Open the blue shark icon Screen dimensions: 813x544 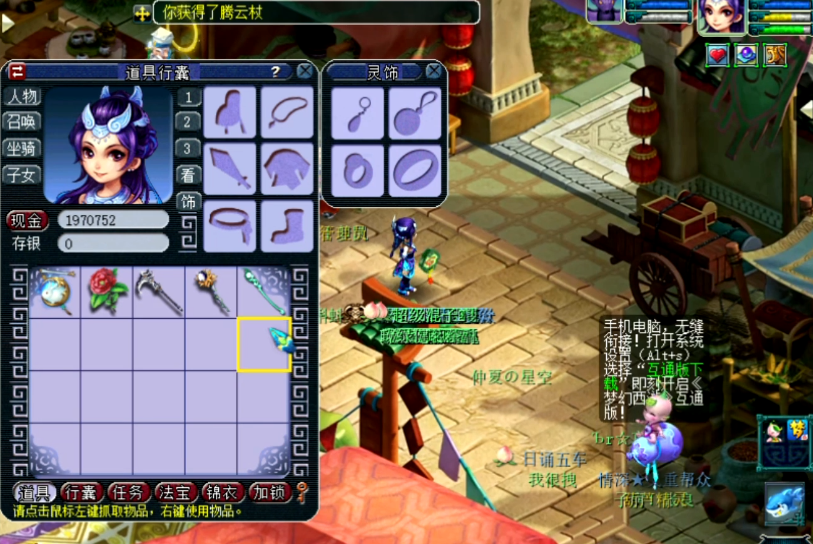(784, 503)
